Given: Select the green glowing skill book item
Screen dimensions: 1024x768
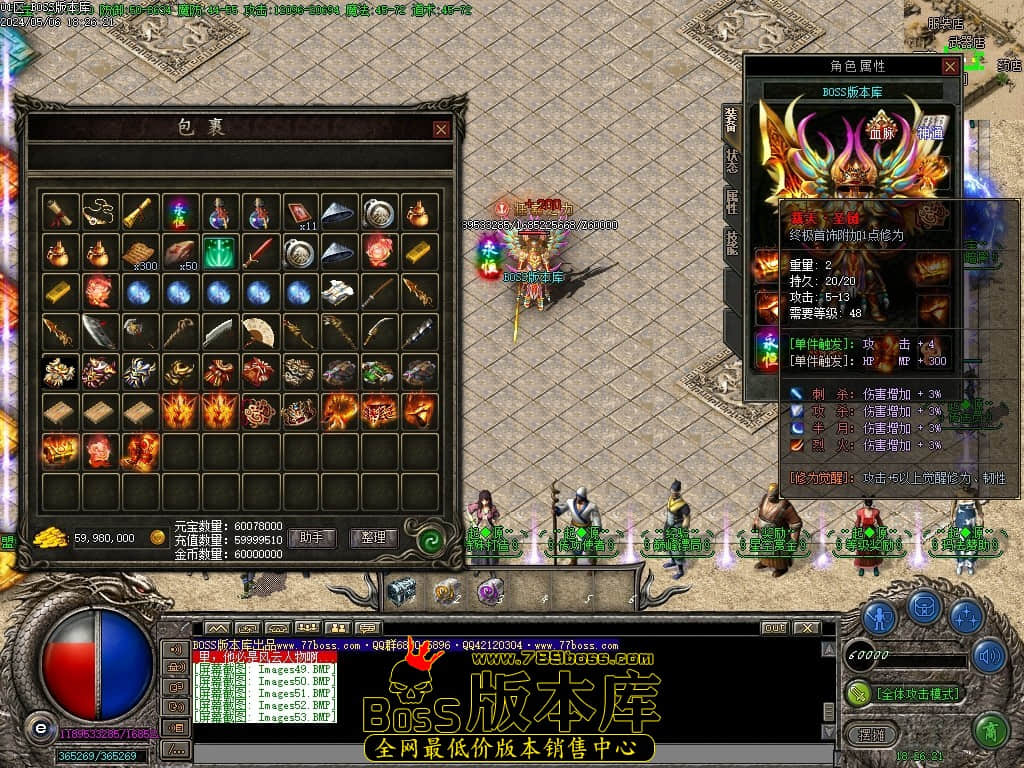Looking at the screenshot, I should point(218,251).
